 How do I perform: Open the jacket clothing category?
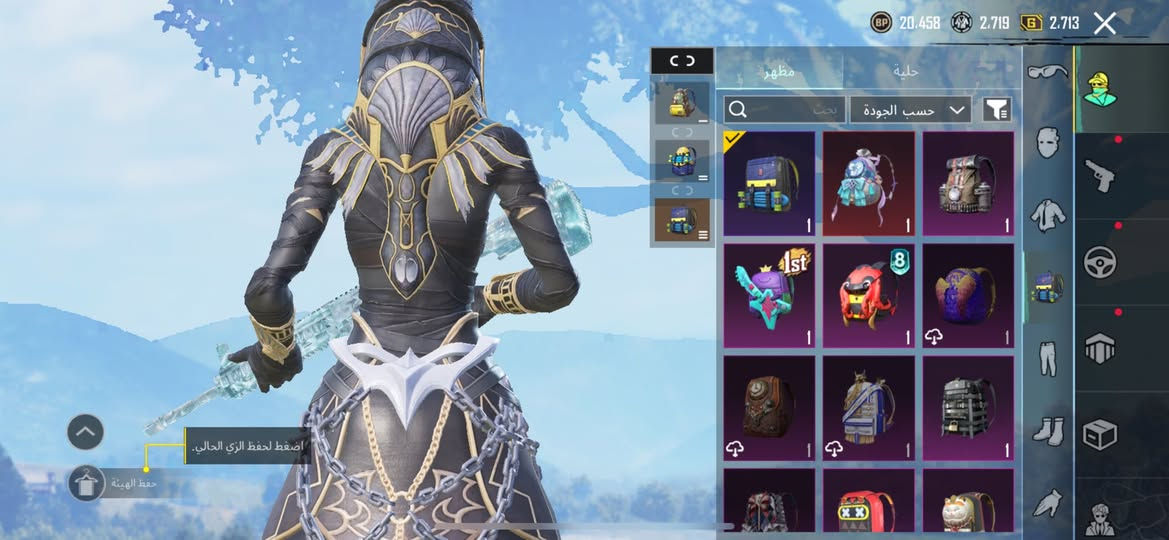[x=1047, y=215]
